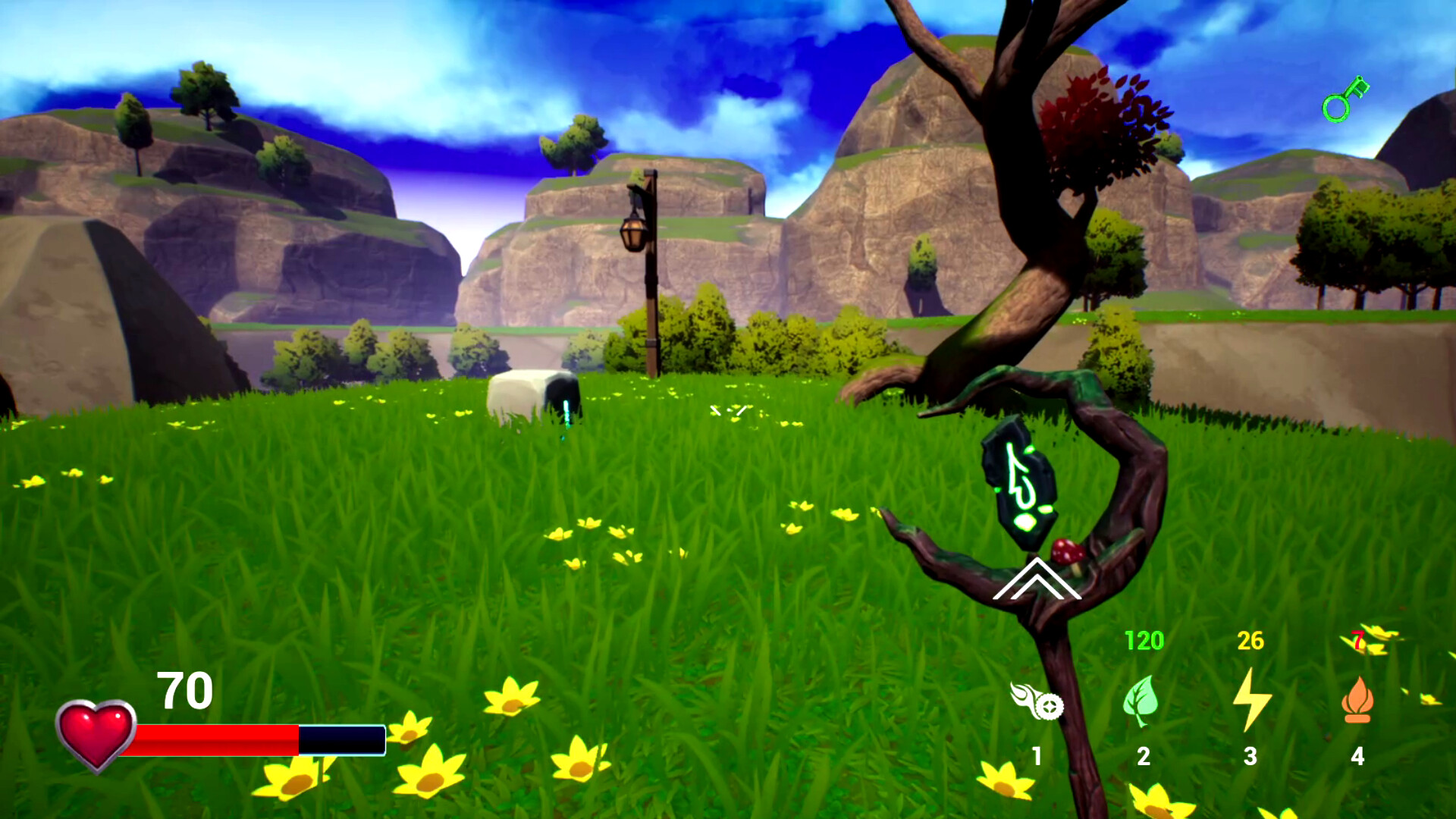Click the lightning charge count showing 26
This screenshot has width=1456, height=819.
tap(1249, 639)
